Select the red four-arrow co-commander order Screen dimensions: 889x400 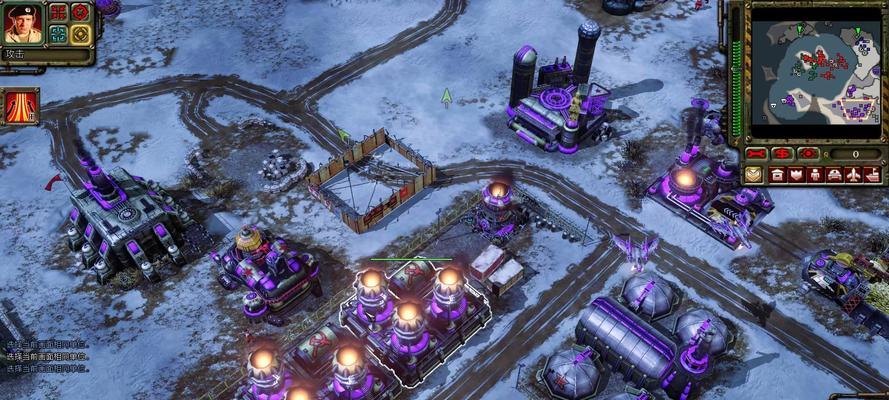[x=59, y=12]
